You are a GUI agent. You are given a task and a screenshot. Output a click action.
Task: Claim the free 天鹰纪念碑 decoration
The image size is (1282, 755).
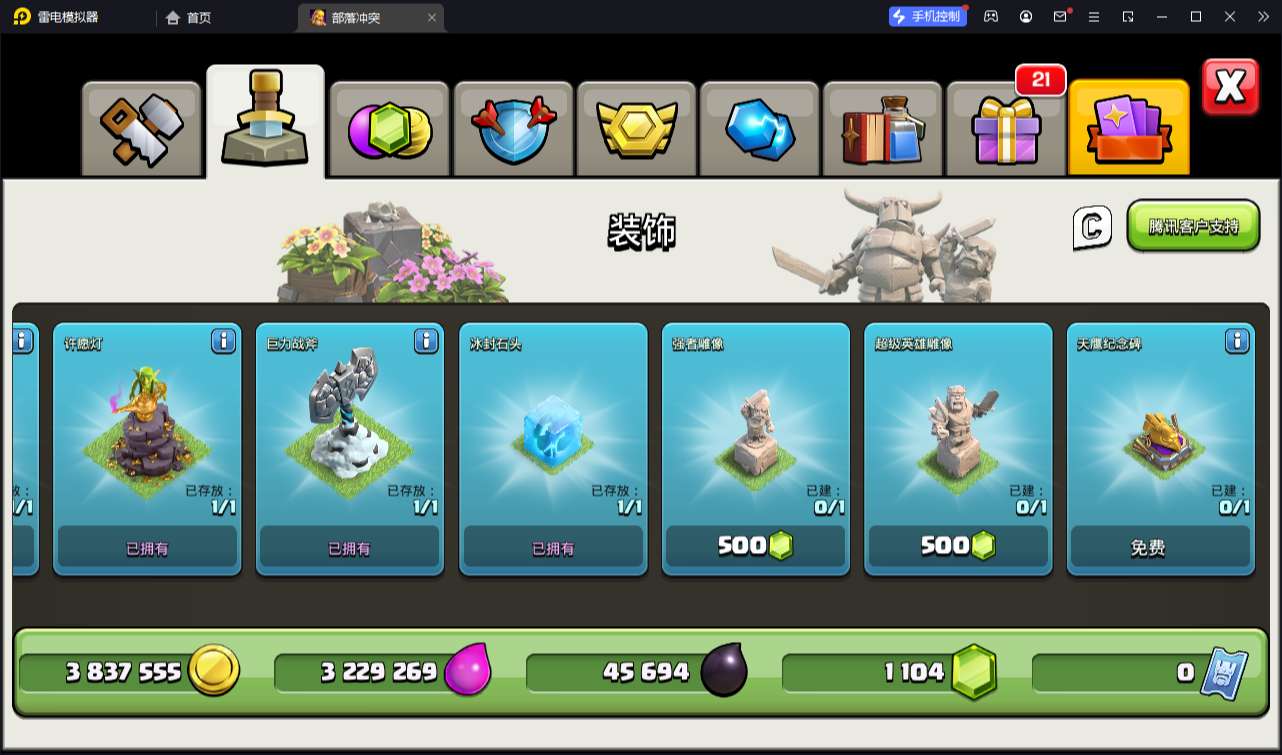tap(1160, 547)
